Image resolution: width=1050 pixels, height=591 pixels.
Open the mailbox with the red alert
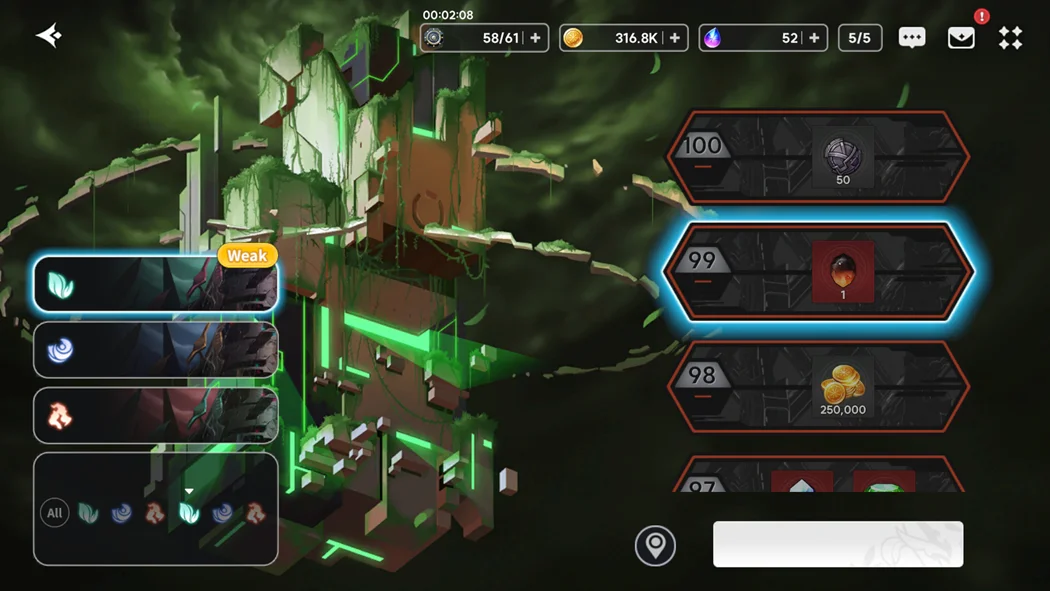[x=961, y=38]
